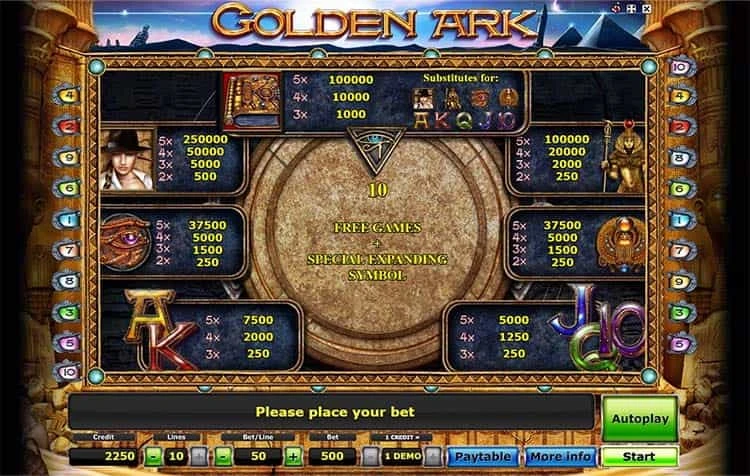750x476 pixels.
Task: Raise the Bet/Line amount
Action: coord(292,457)
